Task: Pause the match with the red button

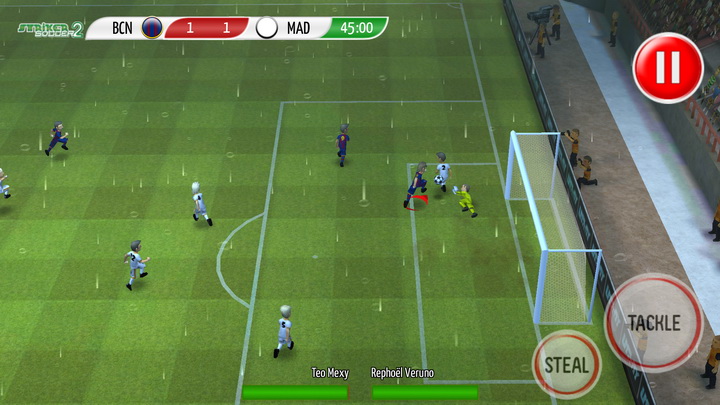Action: pos(668,67)
